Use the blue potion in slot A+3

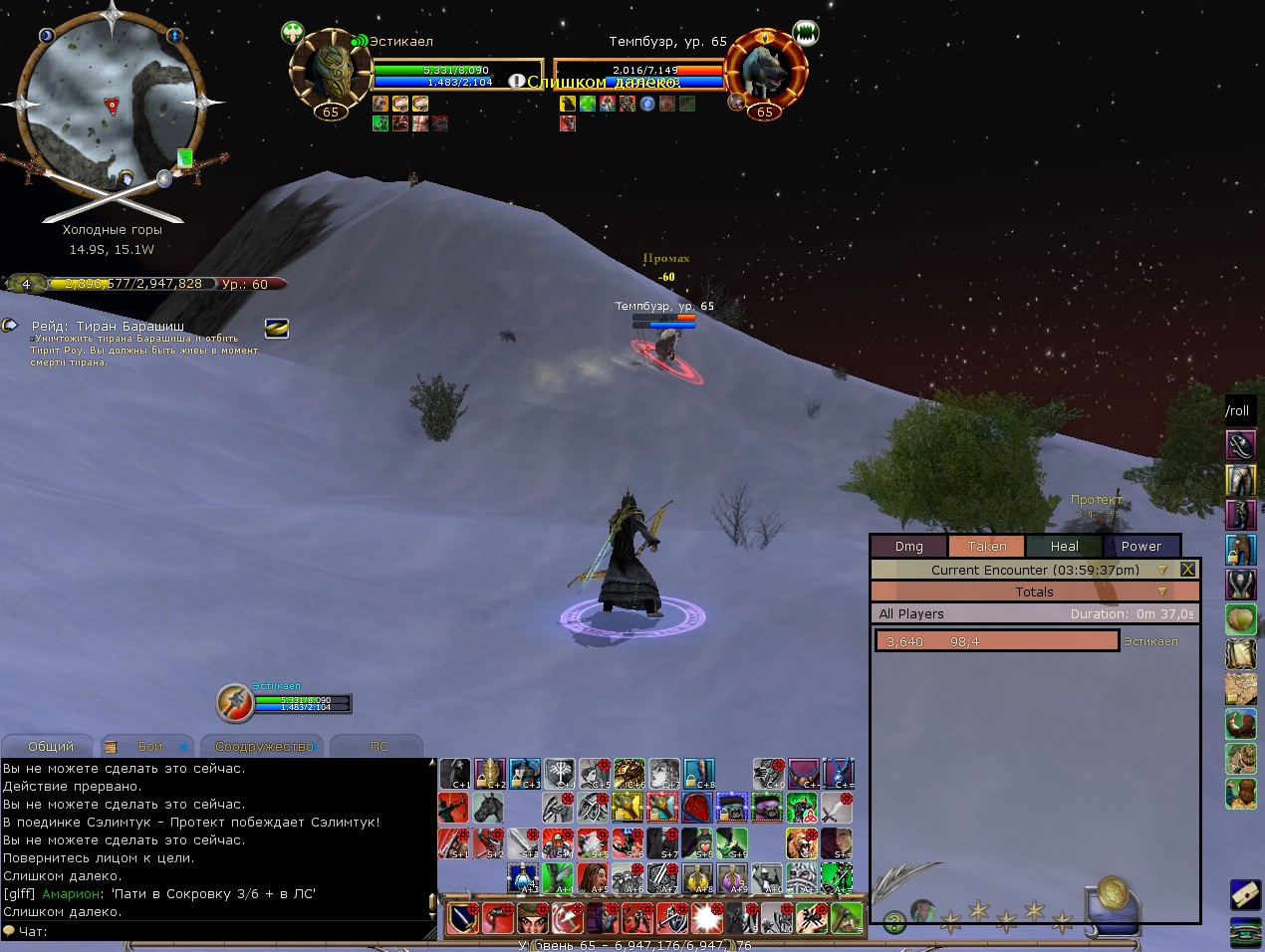523,878
